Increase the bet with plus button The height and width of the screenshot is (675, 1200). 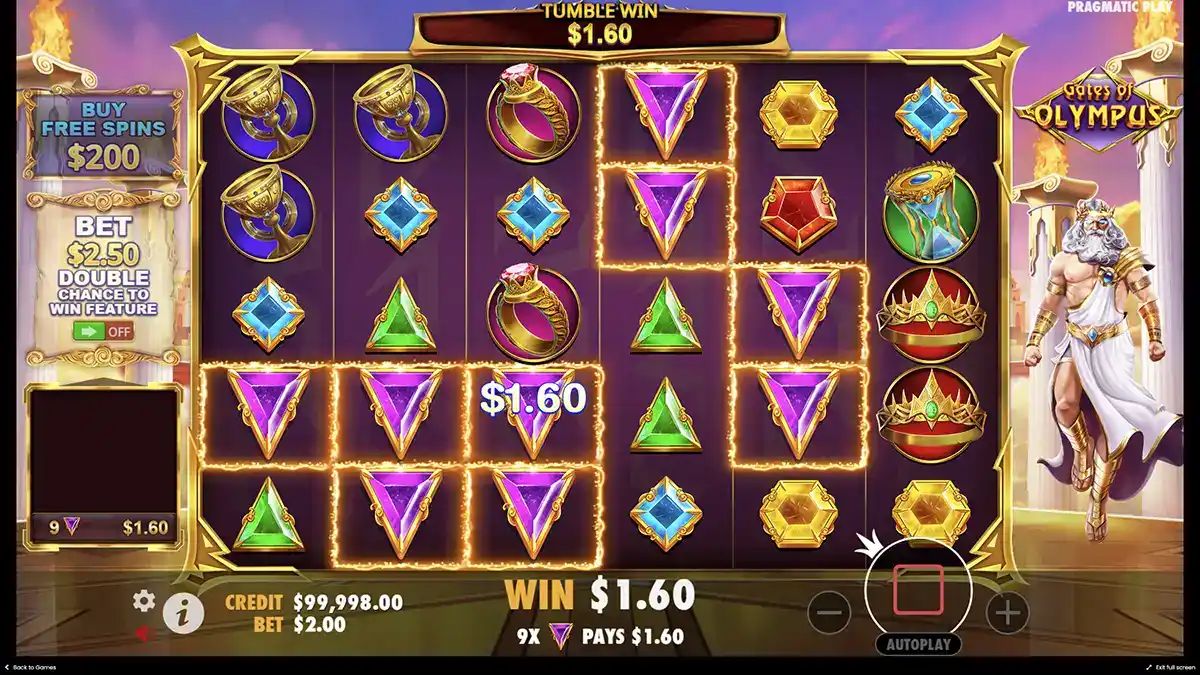click(1008, 612)
